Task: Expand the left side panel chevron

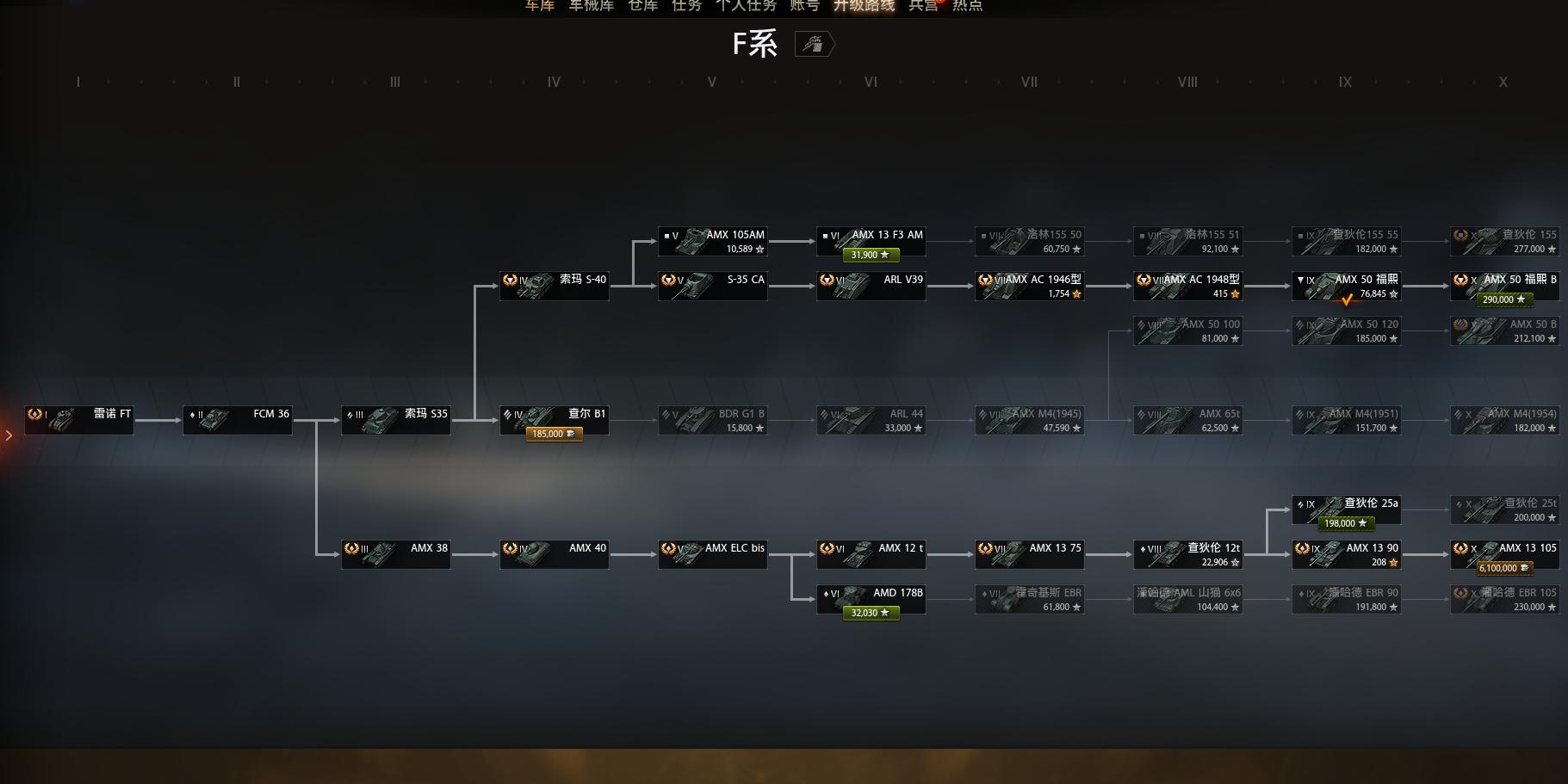Action: [x=9, y=435]
